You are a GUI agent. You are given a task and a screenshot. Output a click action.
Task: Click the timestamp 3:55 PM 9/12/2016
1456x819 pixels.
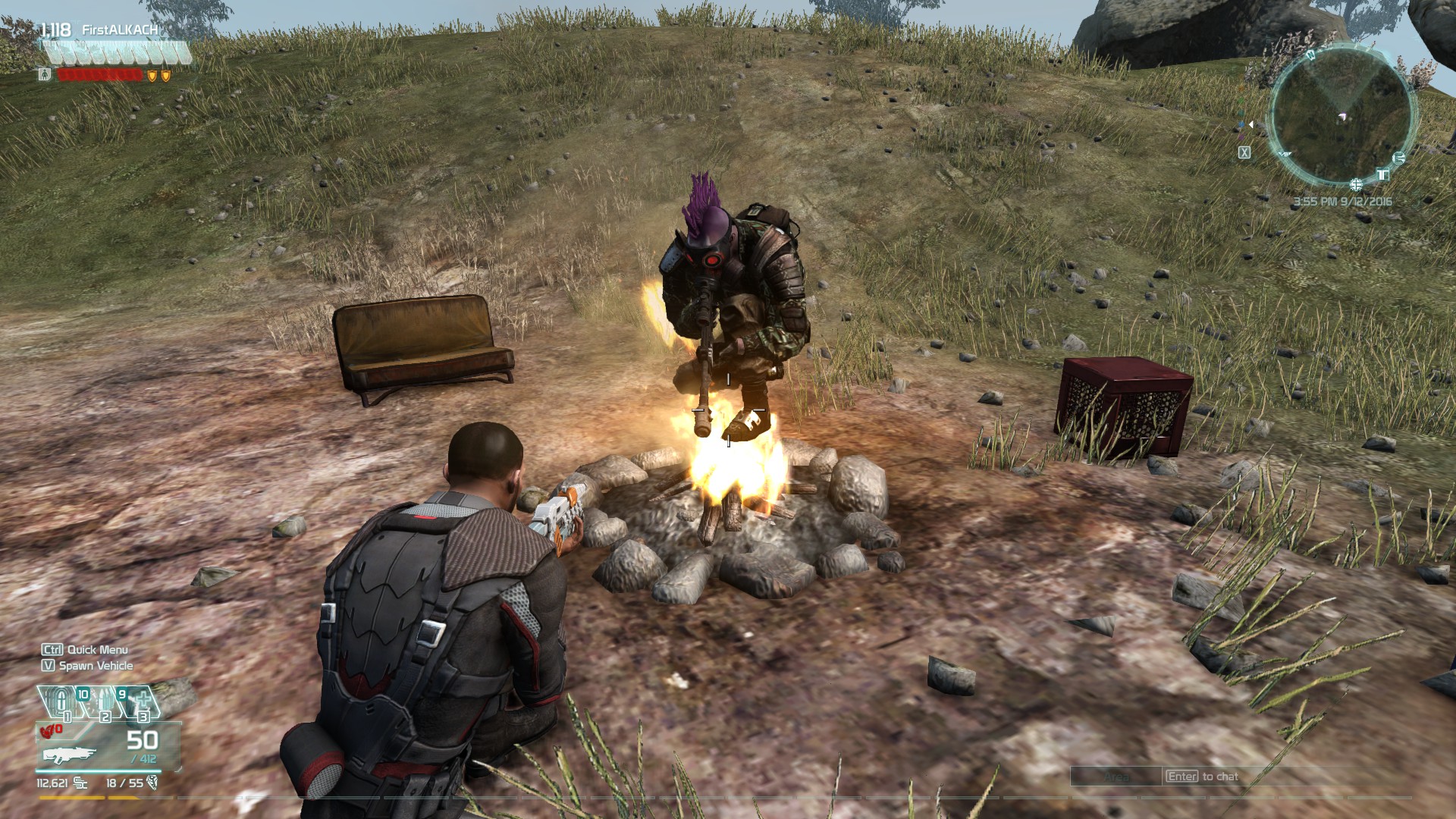pos(1343,202)
